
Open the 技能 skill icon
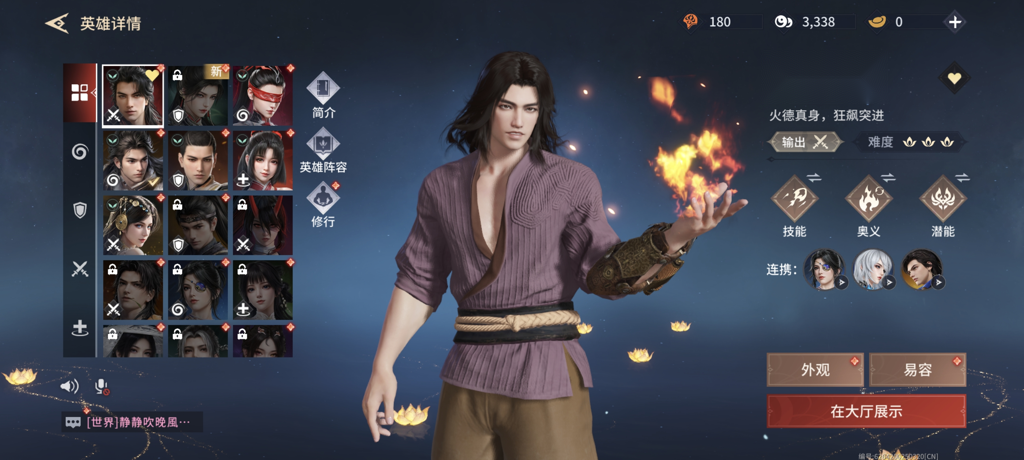click(794, 199)
